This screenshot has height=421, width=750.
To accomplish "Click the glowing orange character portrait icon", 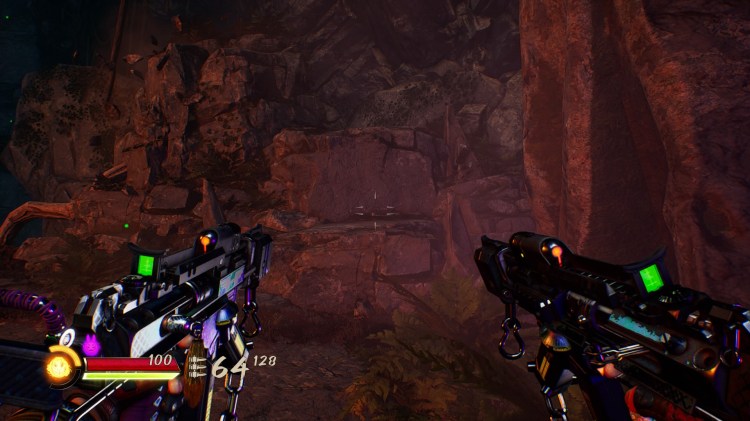I will pyautogui.click(x=60, y=366).
